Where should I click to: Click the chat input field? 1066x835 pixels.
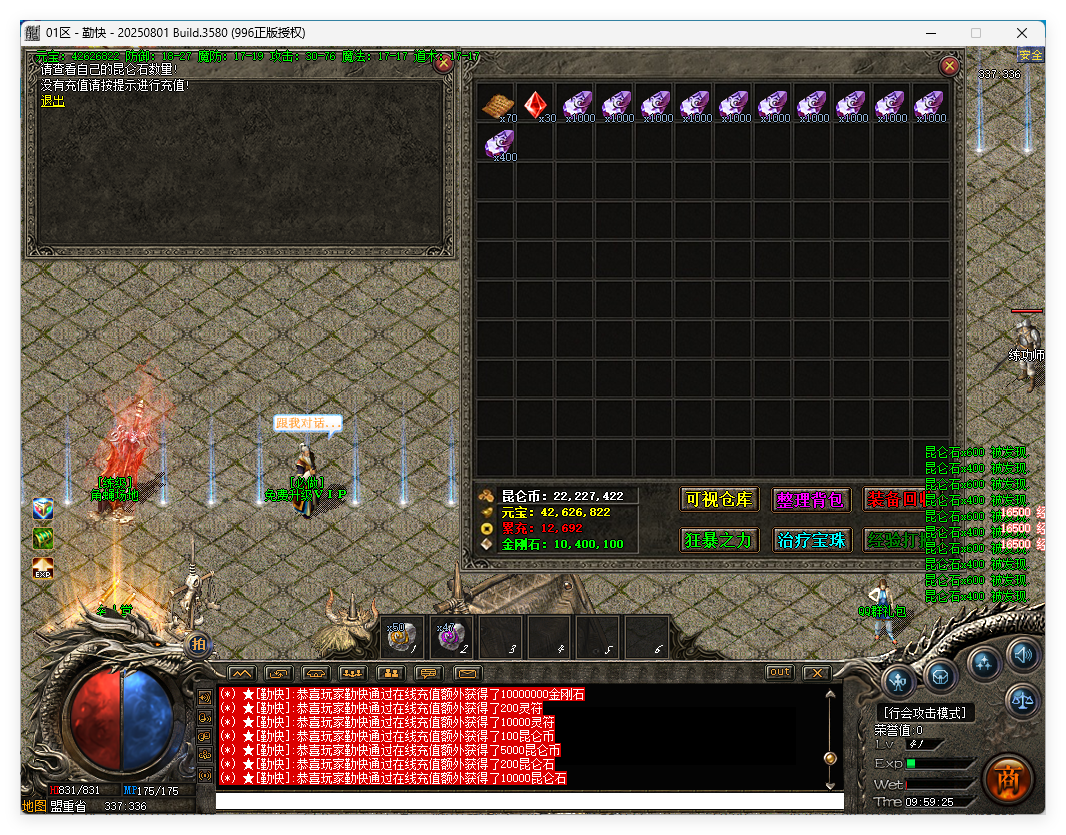[x=529, y=801]
